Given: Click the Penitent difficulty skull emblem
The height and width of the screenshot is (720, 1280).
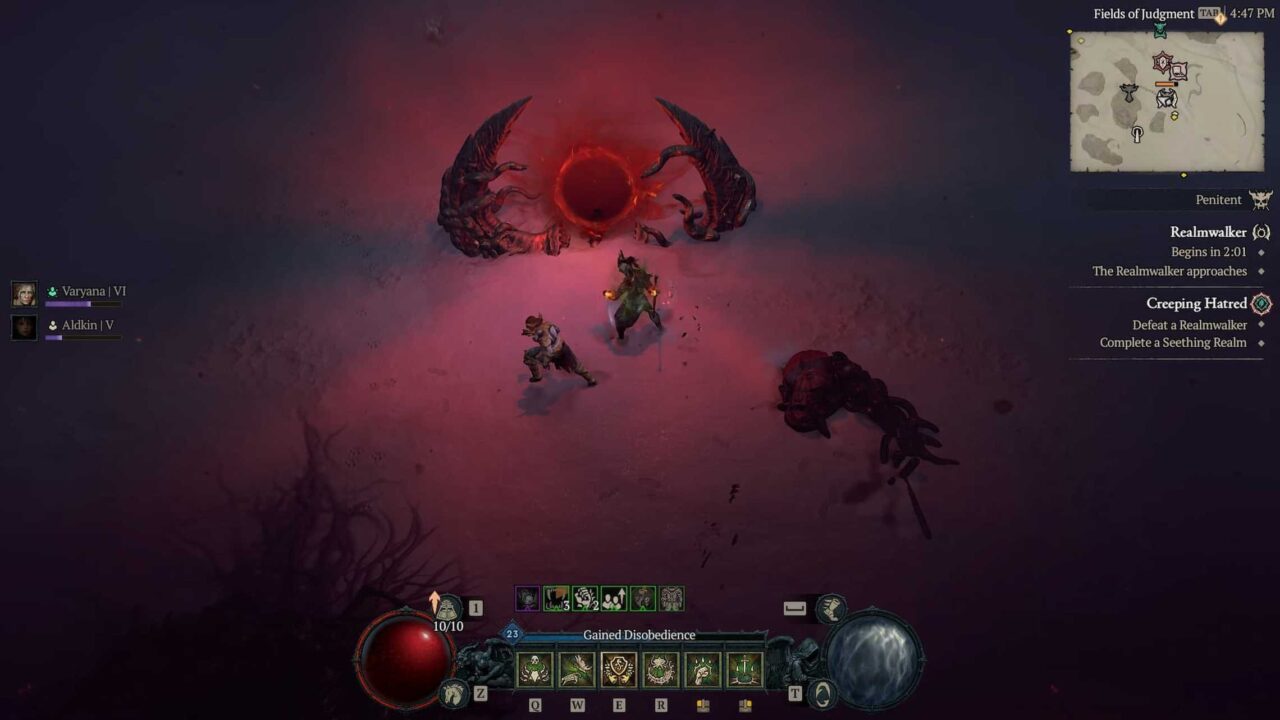Looking at the screenshot, I should coord(1262,199).
